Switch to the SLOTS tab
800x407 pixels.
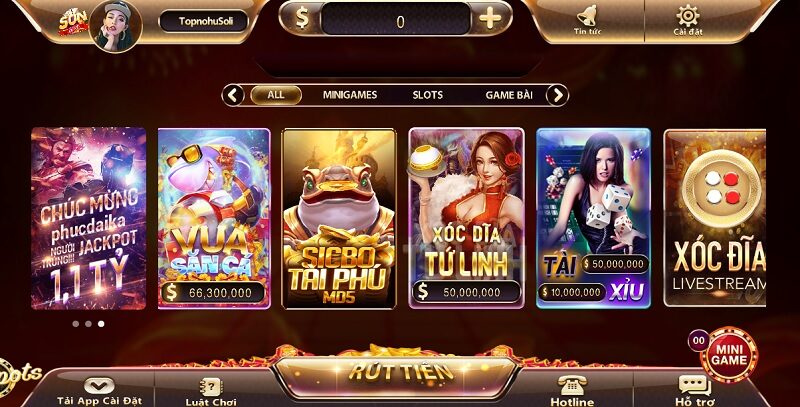(428, 95)
